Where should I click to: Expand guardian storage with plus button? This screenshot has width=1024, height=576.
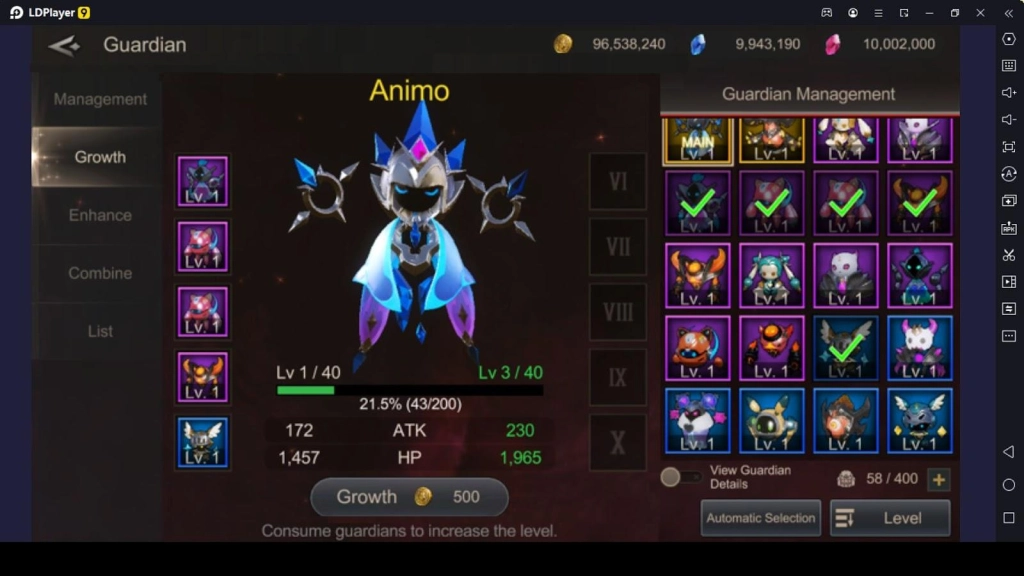pos(938,480)
